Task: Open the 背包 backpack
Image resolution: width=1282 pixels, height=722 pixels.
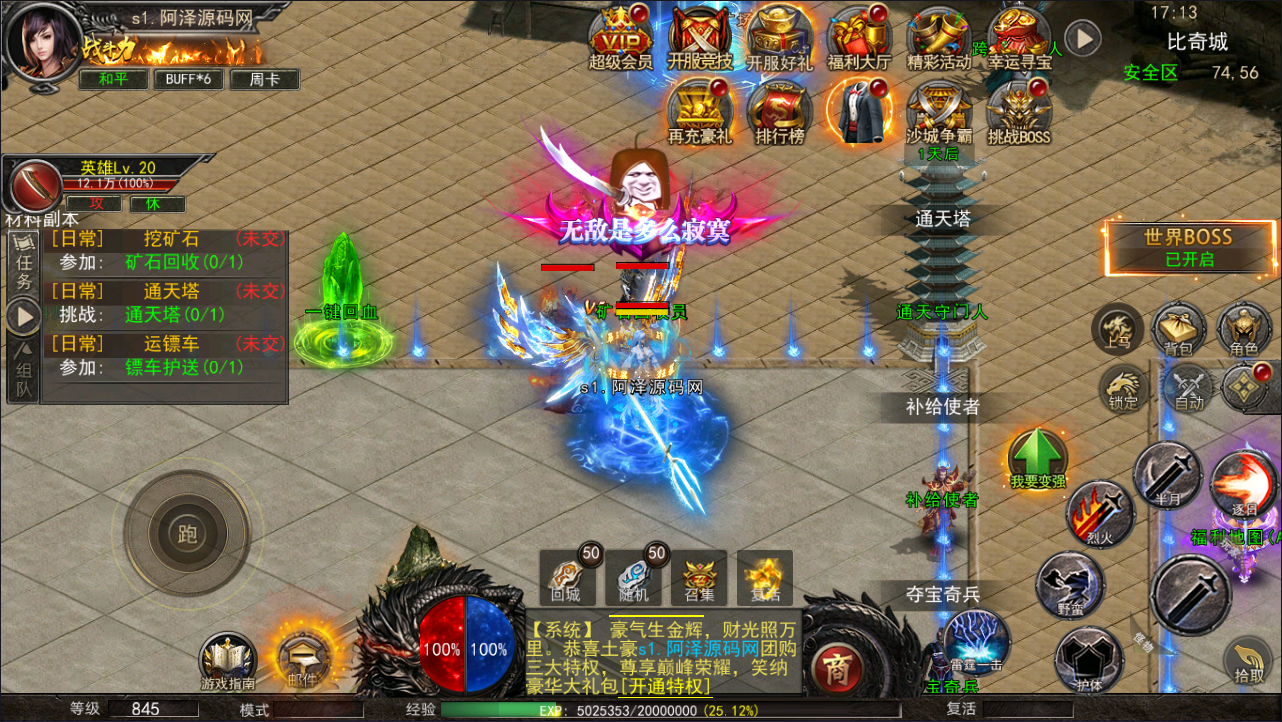Action: pos(1179,331)
